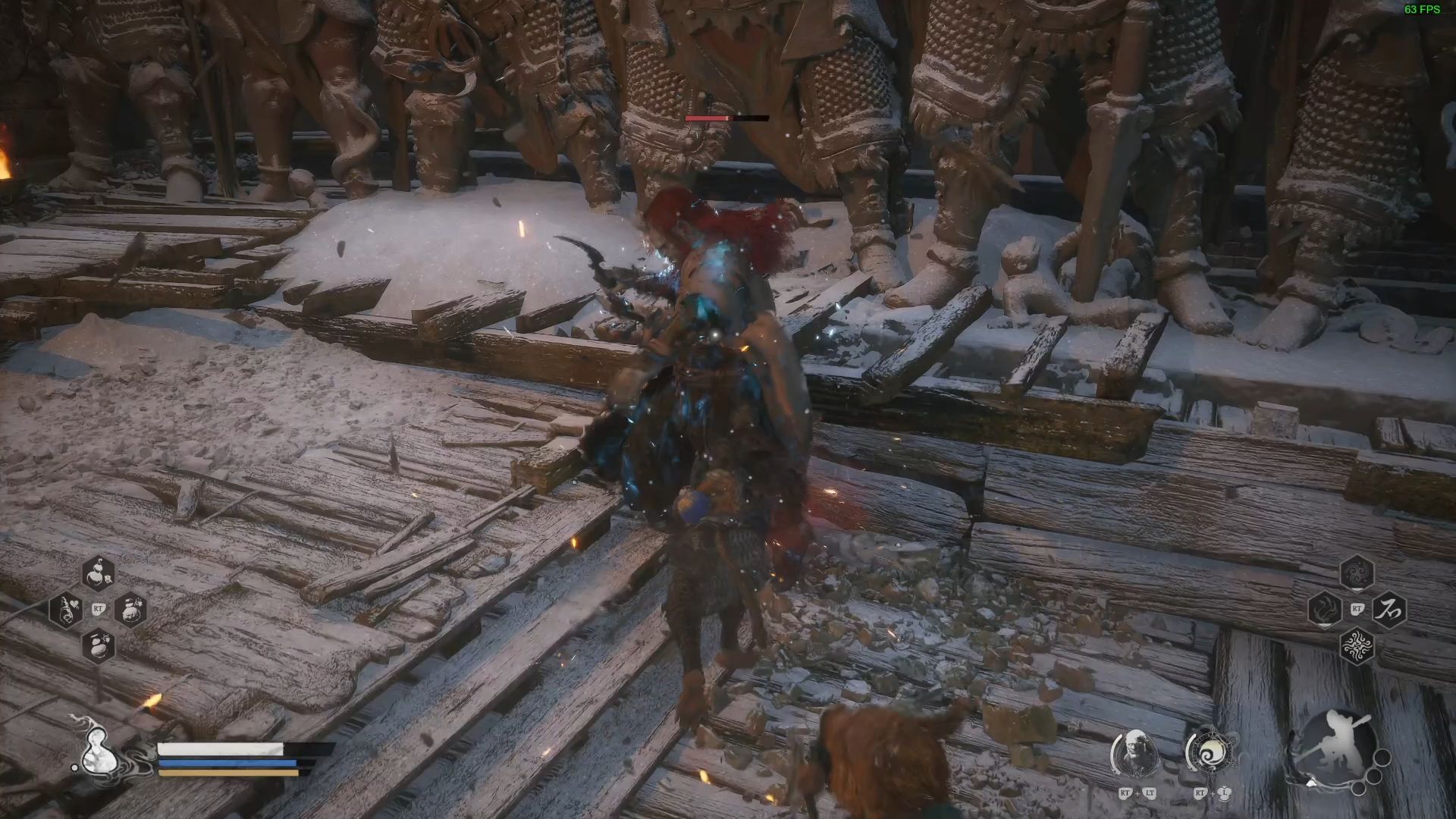Activate the flame-shaped spell slot
Viewport: 1456px width, 819px height.
point(1325,609)
